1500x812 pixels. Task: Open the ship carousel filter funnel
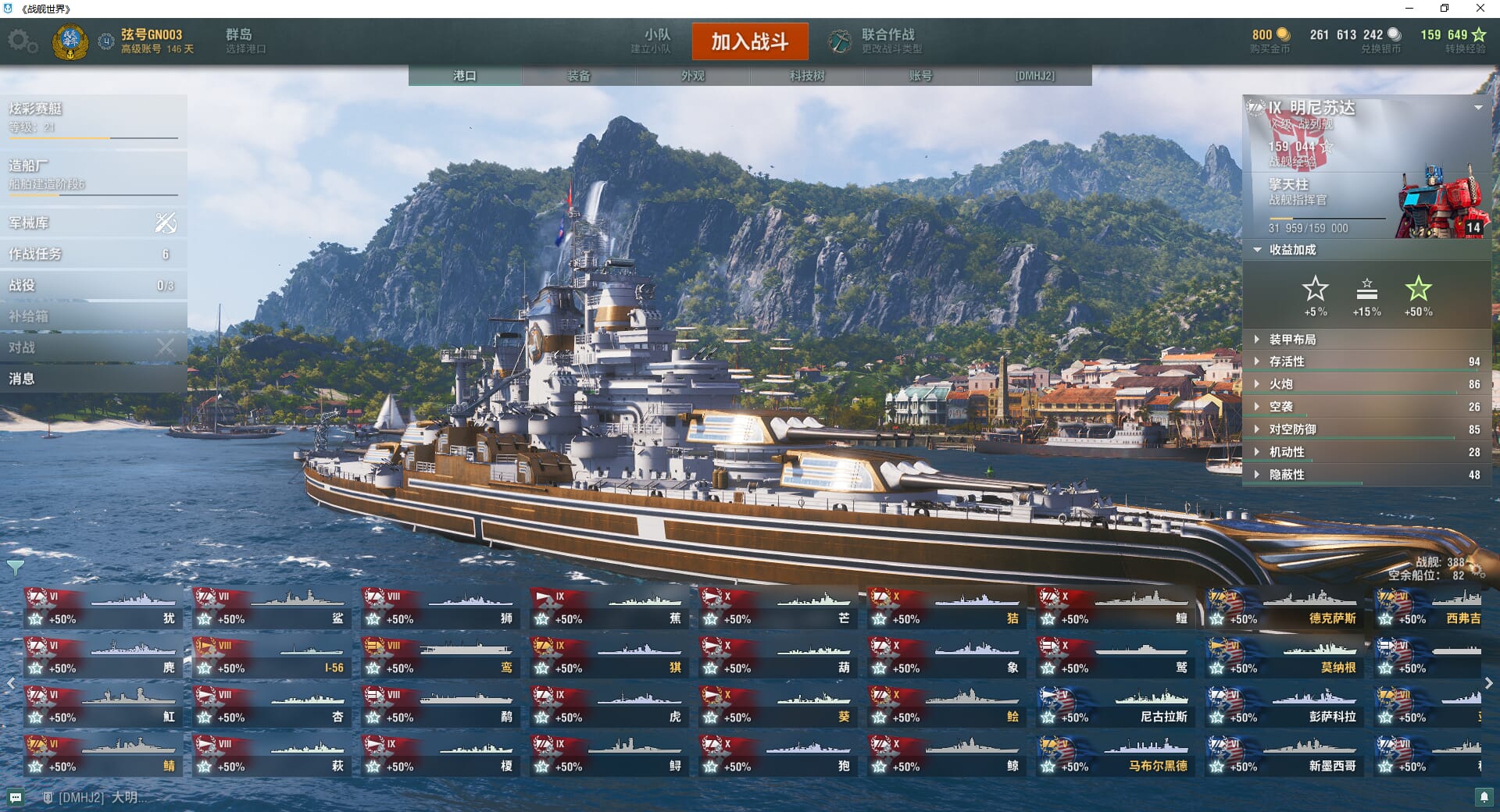click(15, 568)
